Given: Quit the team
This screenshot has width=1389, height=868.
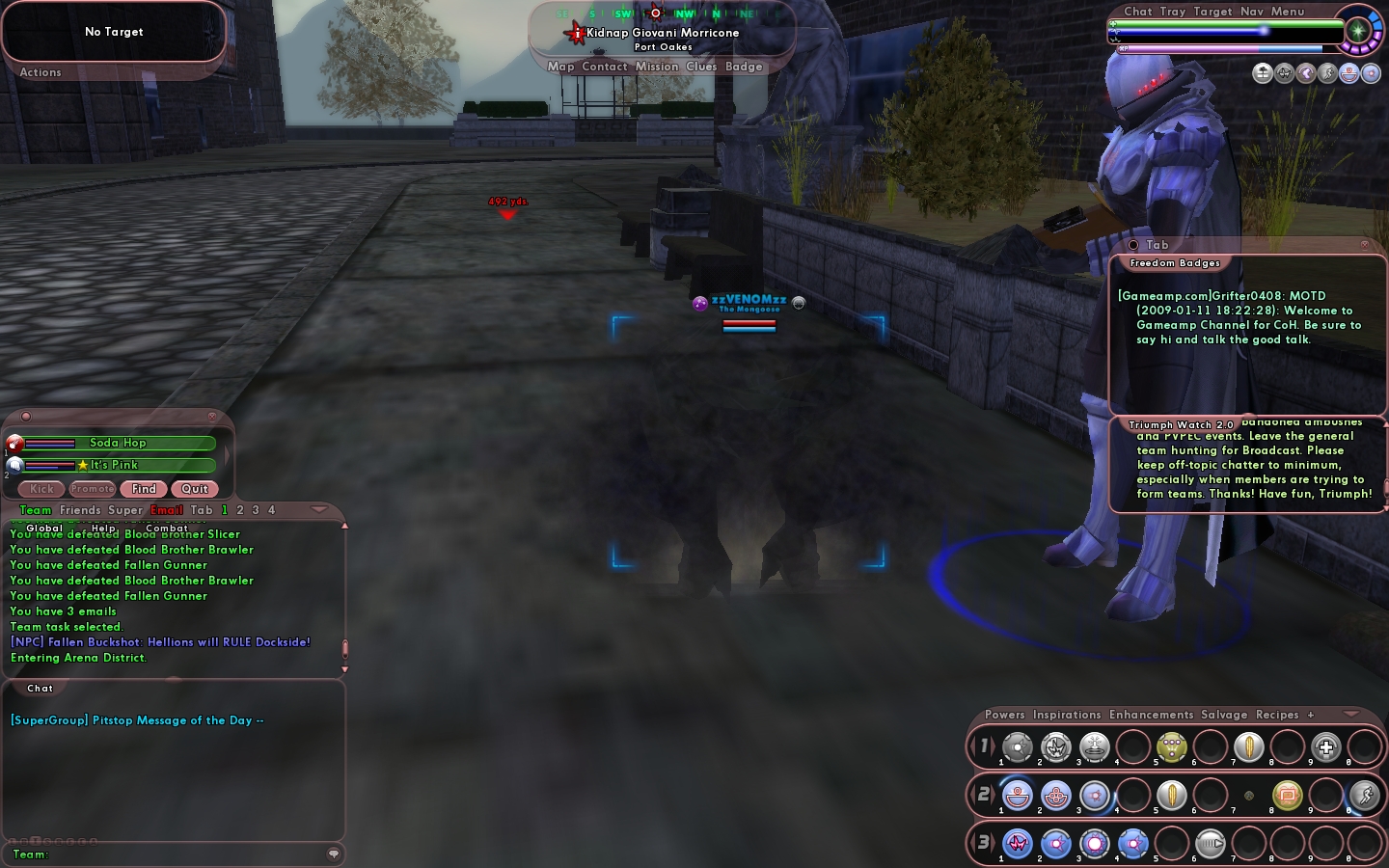Looking at the screenshot, I should (x=195, y=489).
